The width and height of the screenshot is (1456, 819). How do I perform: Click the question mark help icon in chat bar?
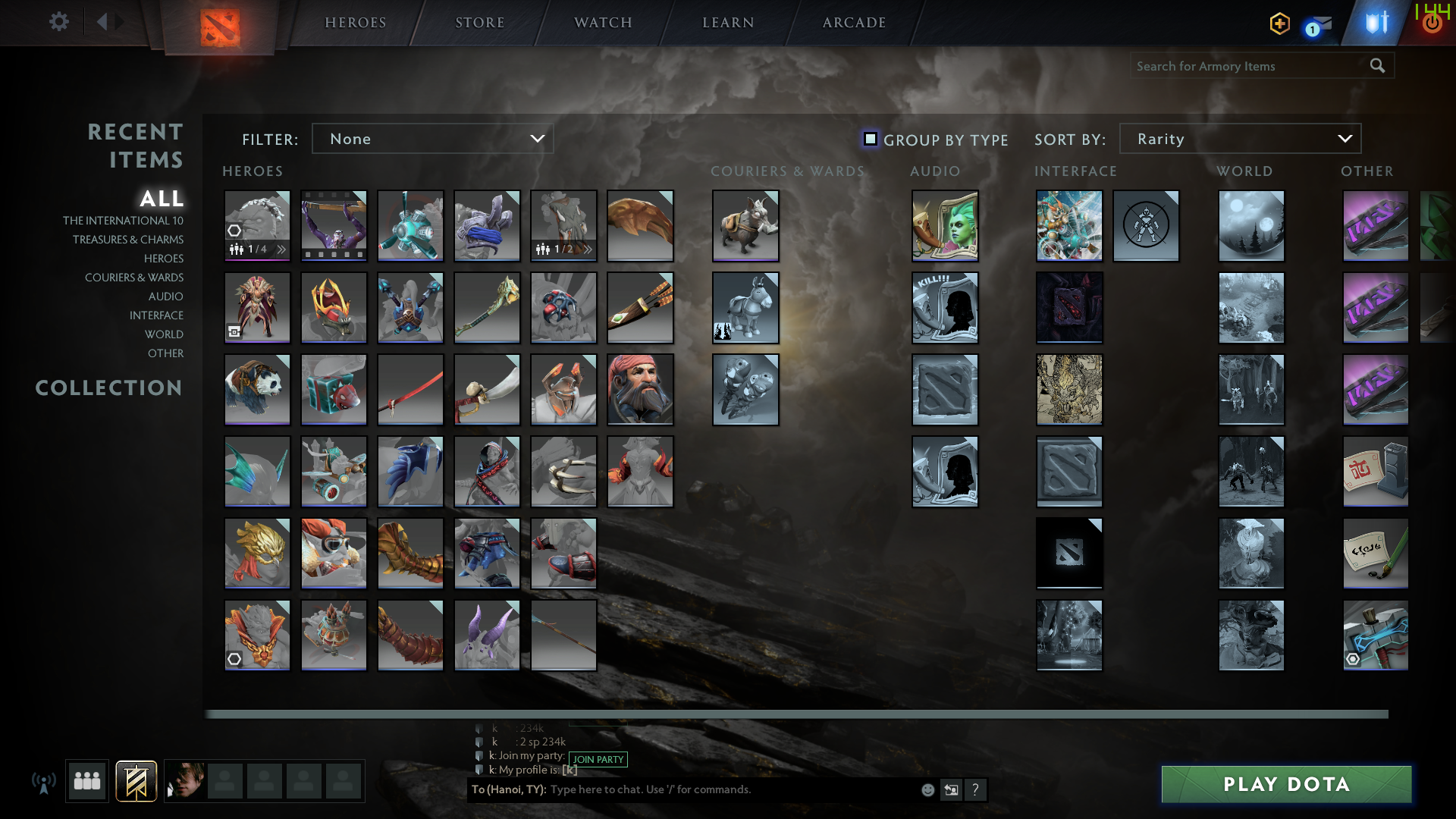[x=975, y=789]
